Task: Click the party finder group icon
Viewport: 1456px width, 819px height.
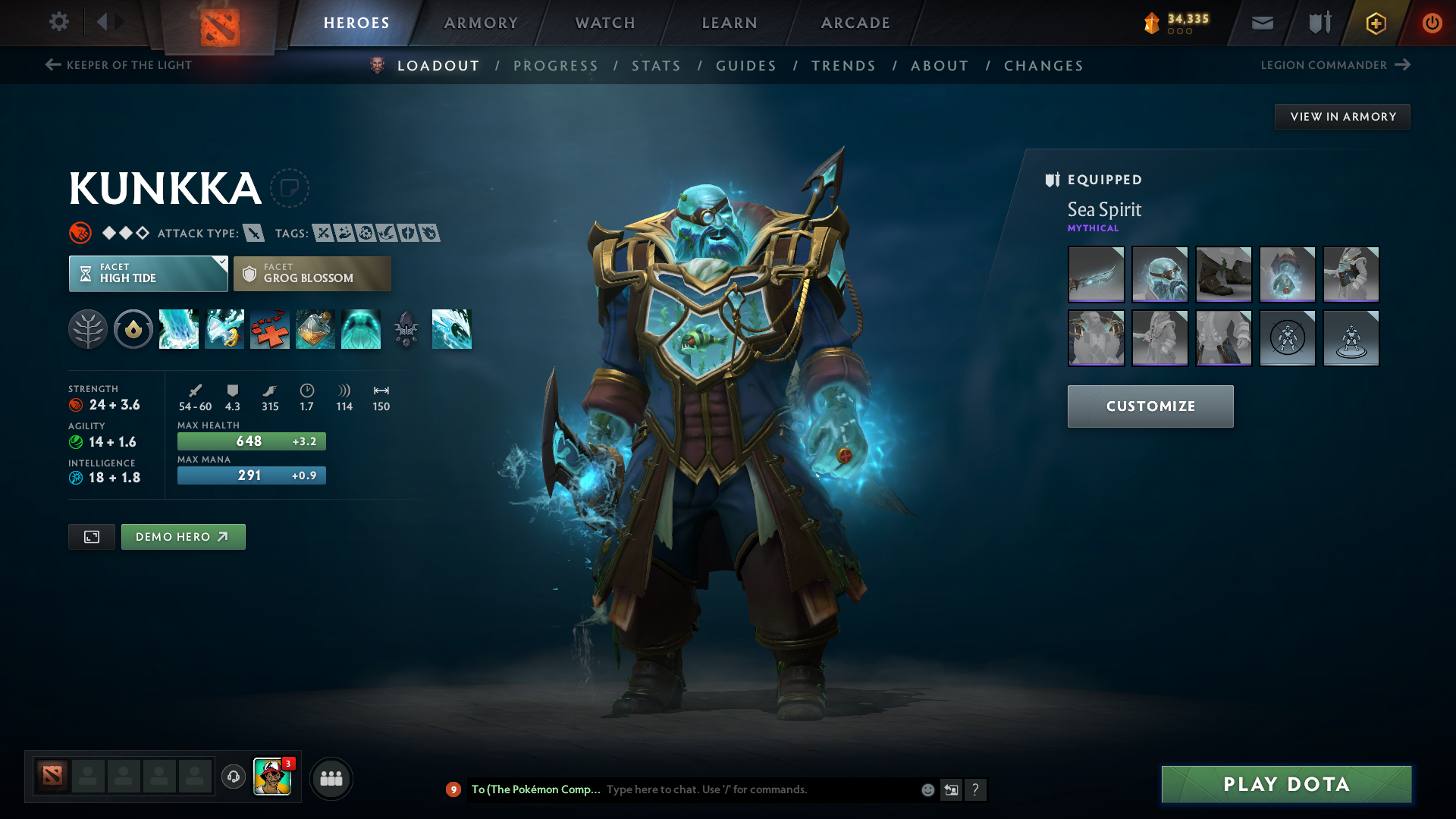Action: (331, 778)
